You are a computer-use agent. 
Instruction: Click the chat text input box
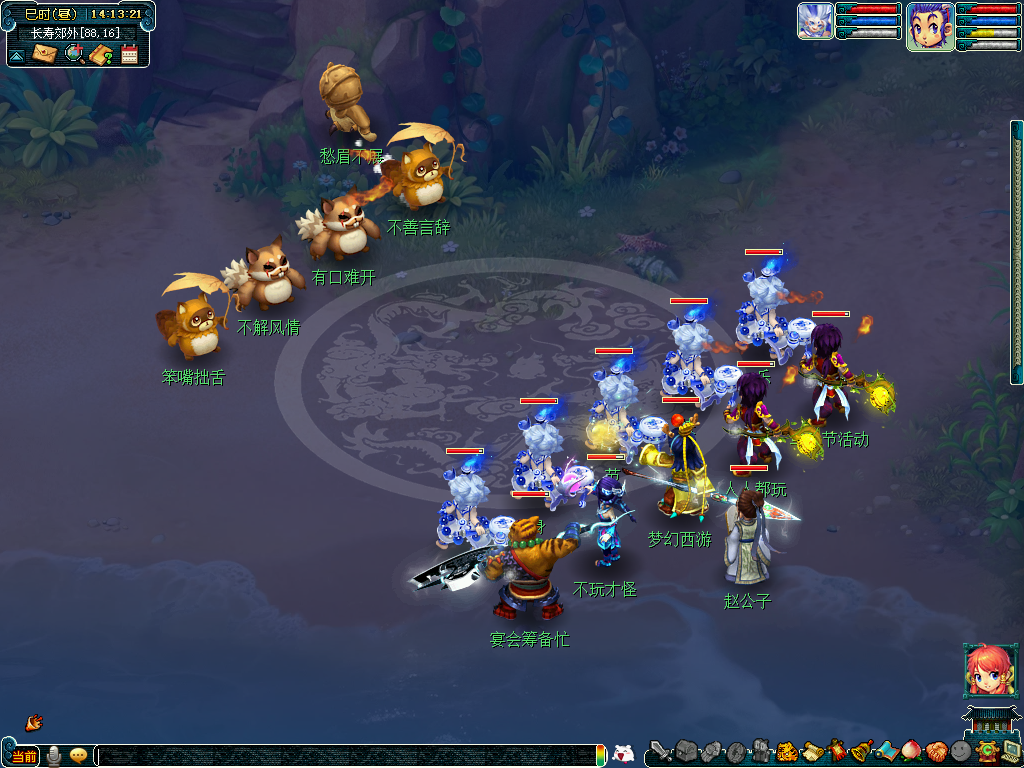[350, 756]
